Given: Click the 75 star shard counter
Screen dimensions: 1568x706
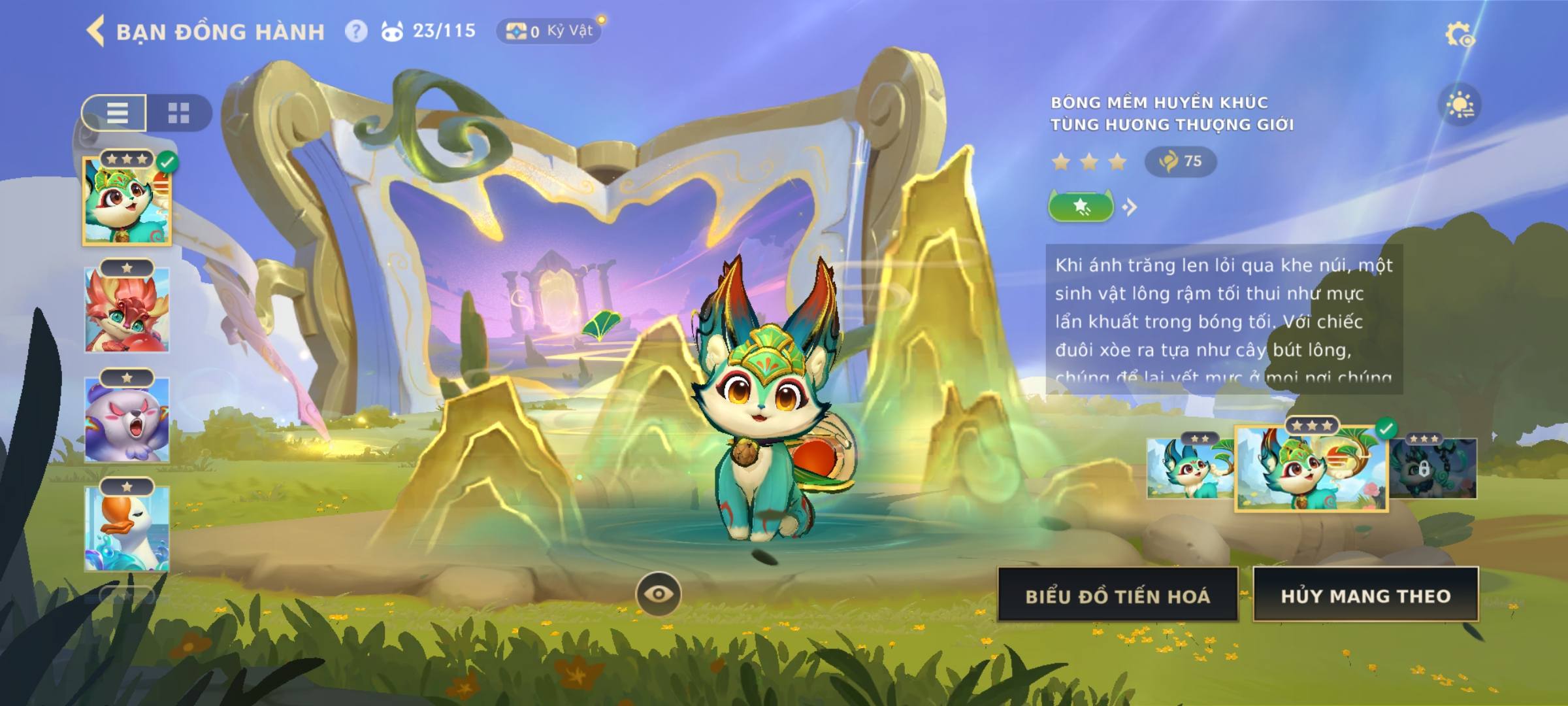Looking at the screenshot, I should coord(1181,161).
